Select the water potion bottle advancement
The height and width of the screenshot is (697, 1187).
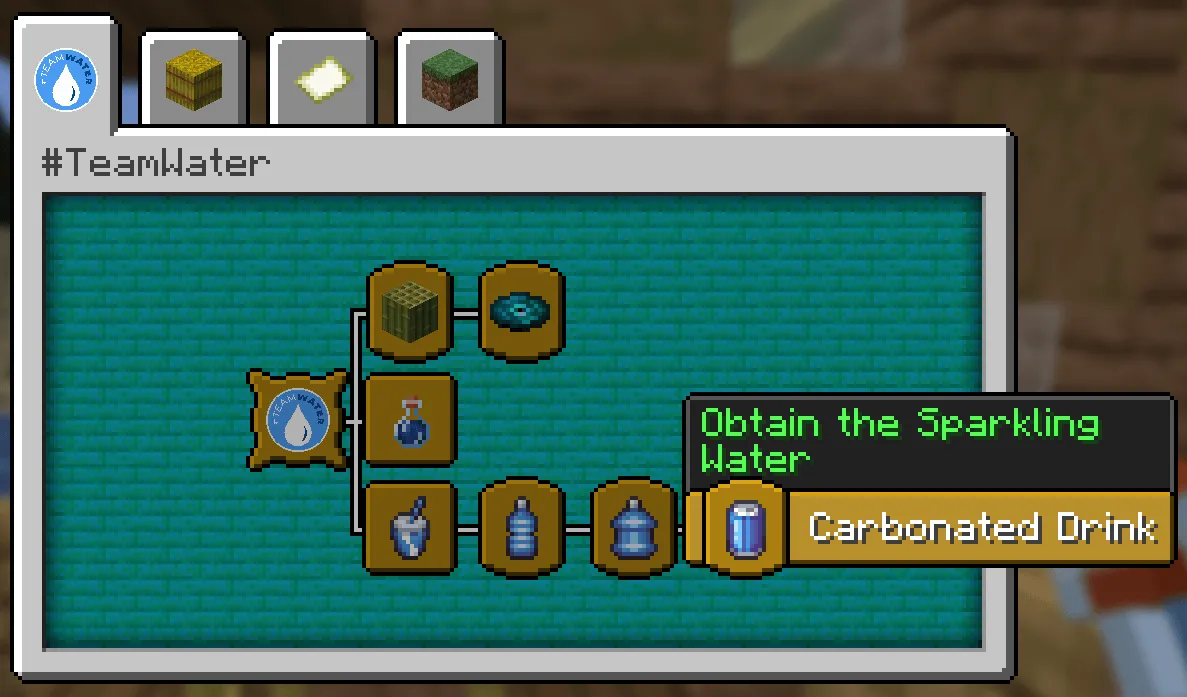(x=410, y=420)
